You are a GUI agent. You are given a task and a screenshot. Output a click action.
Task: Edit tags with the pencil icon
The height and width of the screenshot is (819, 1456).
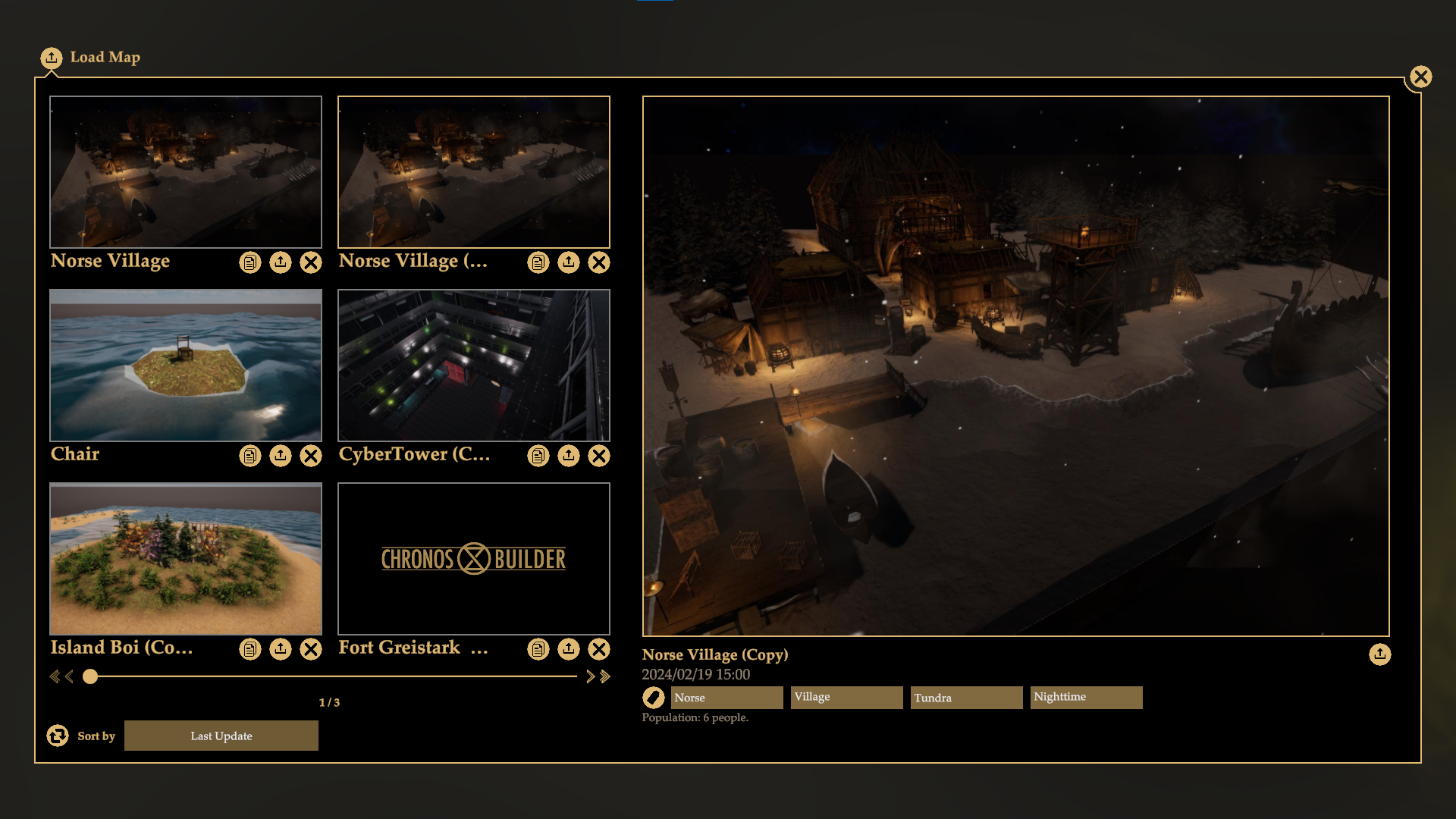[653, 697]
